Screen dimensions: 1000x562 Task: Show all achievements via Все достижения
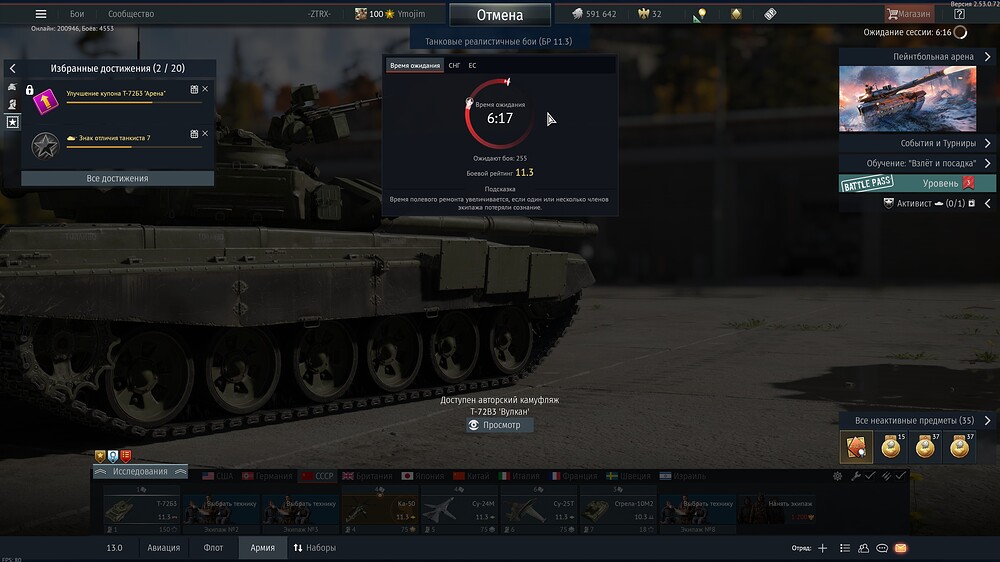(x=118, y=178)
